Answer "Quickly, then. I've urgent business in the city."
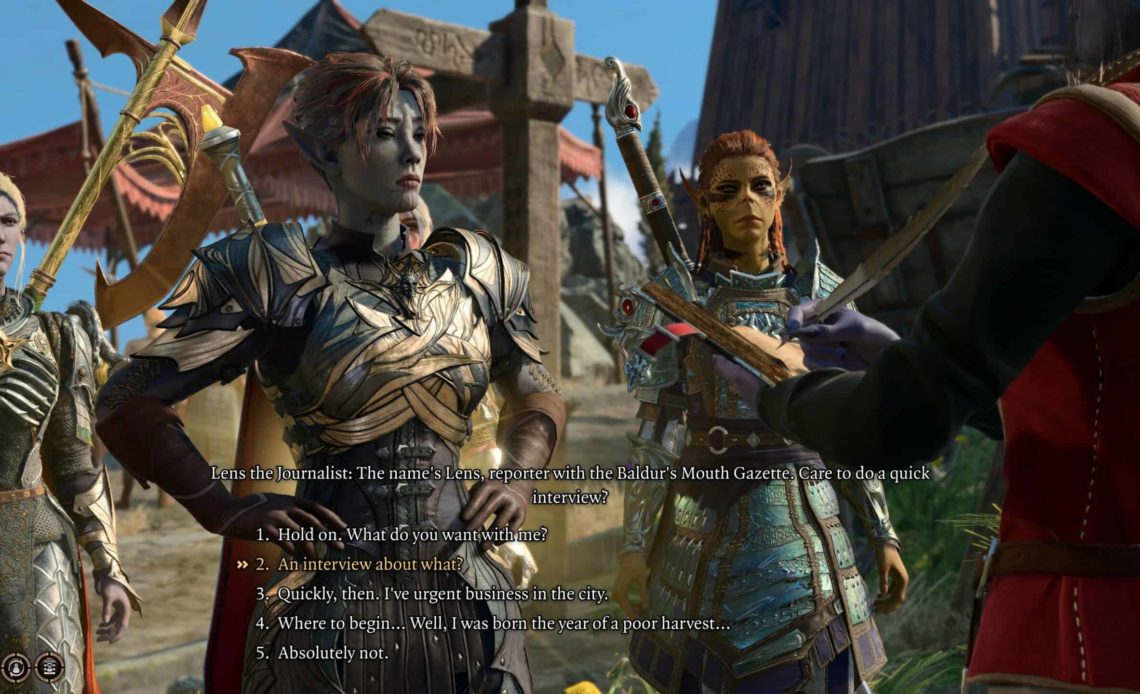This screenshot has height=694, width=1140. point(442,594)
